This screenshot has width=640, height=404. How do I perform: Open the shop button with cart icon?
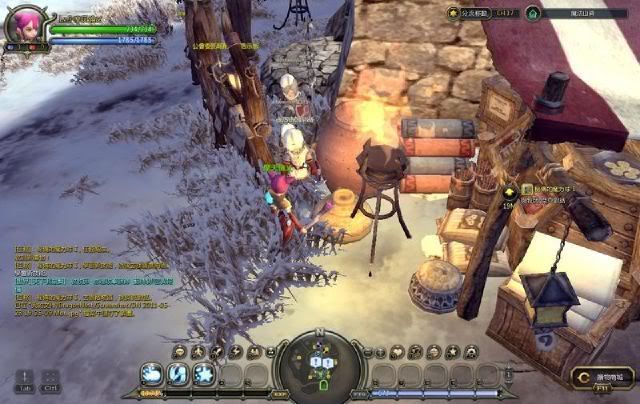603,378
